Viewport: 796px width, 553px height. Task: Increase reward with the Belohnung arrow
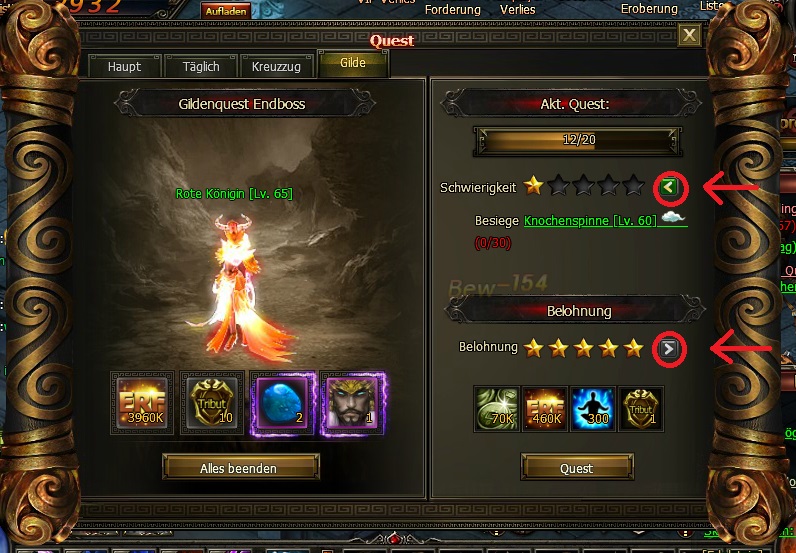click(669, 348)
